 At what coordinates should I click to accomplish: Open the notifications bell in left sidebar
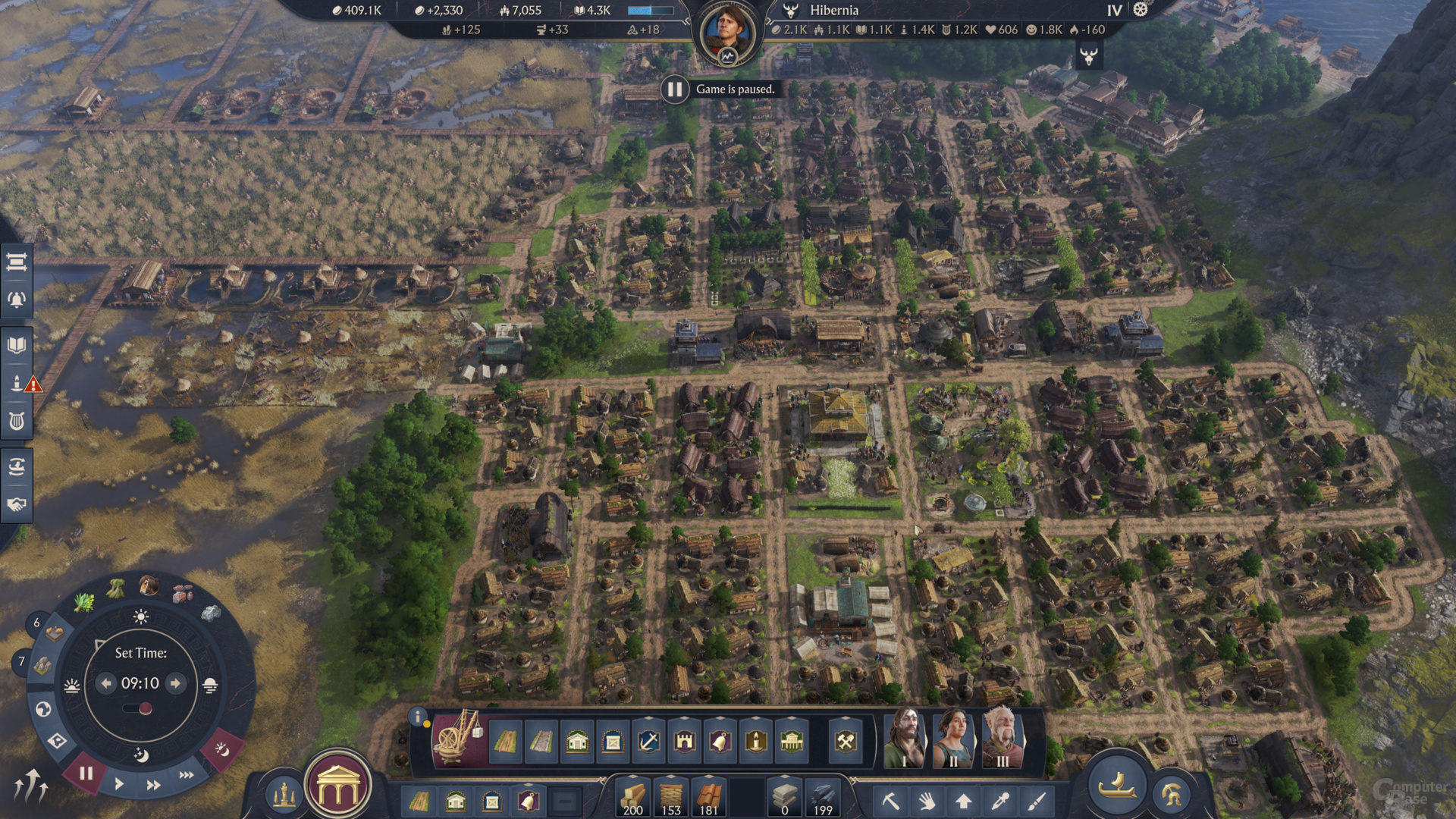pos(17,300)
